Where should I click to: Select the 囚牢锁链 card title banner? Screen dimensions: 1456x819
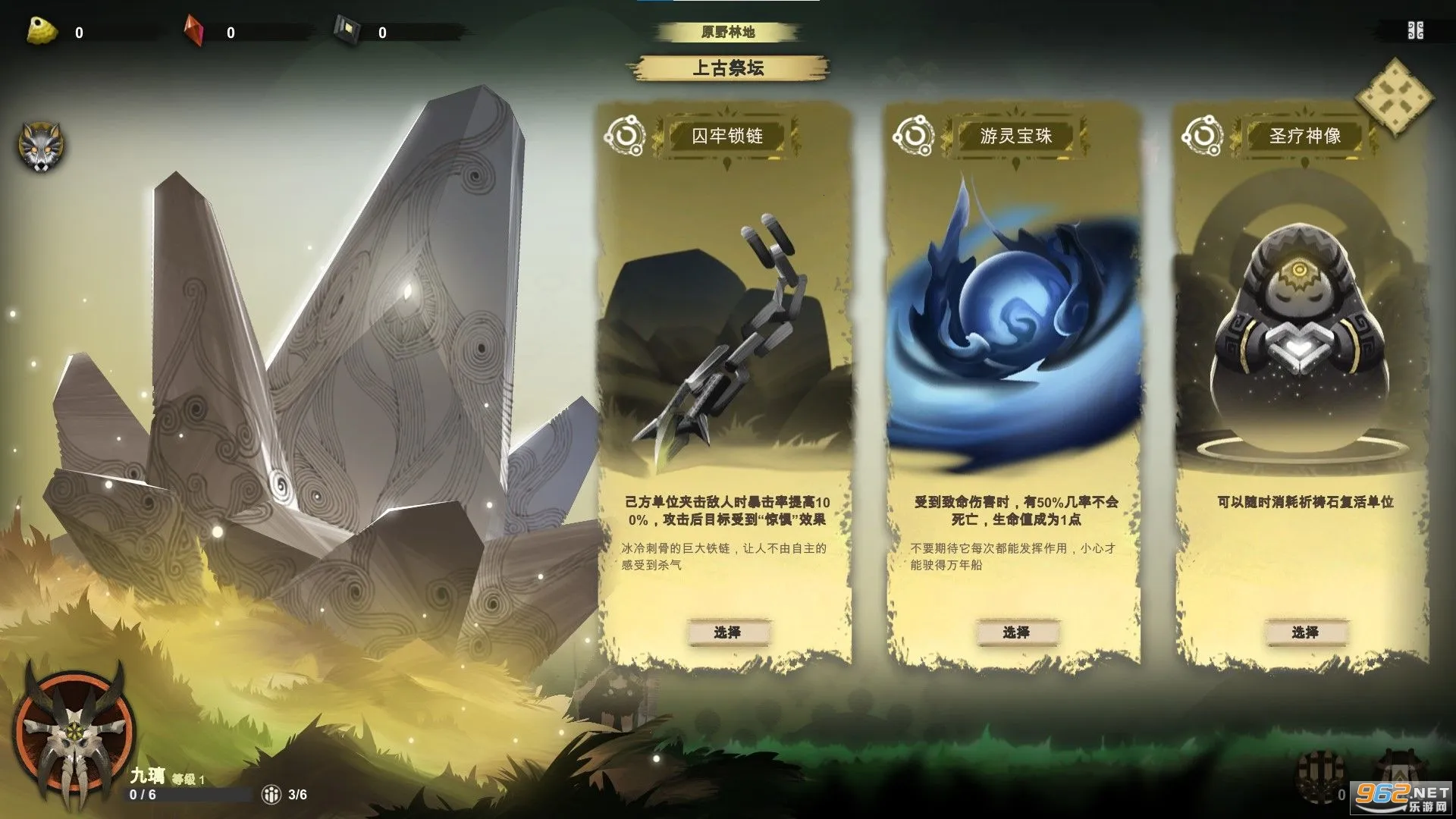[x=726, y=136]
